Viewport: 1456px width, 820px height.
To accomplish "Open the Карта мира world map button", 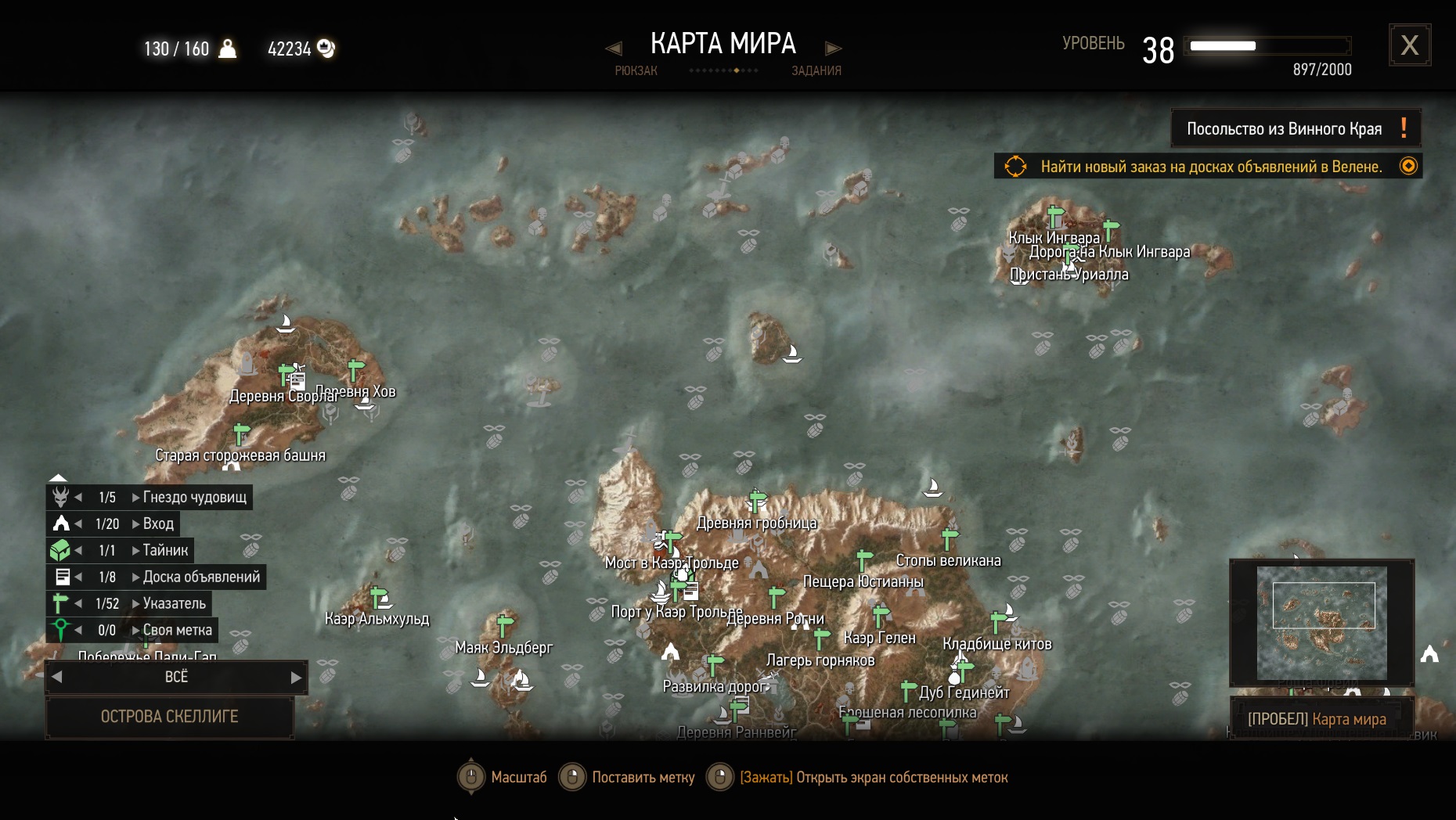I will [1321, 719].
